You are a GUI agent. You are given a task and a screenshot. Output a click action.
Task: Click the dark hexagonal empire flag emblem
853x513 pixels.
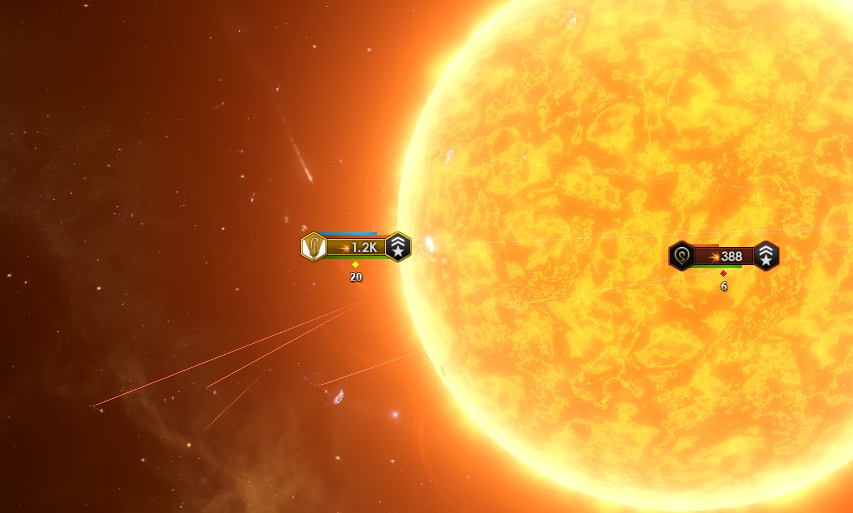tap(682, 256)
